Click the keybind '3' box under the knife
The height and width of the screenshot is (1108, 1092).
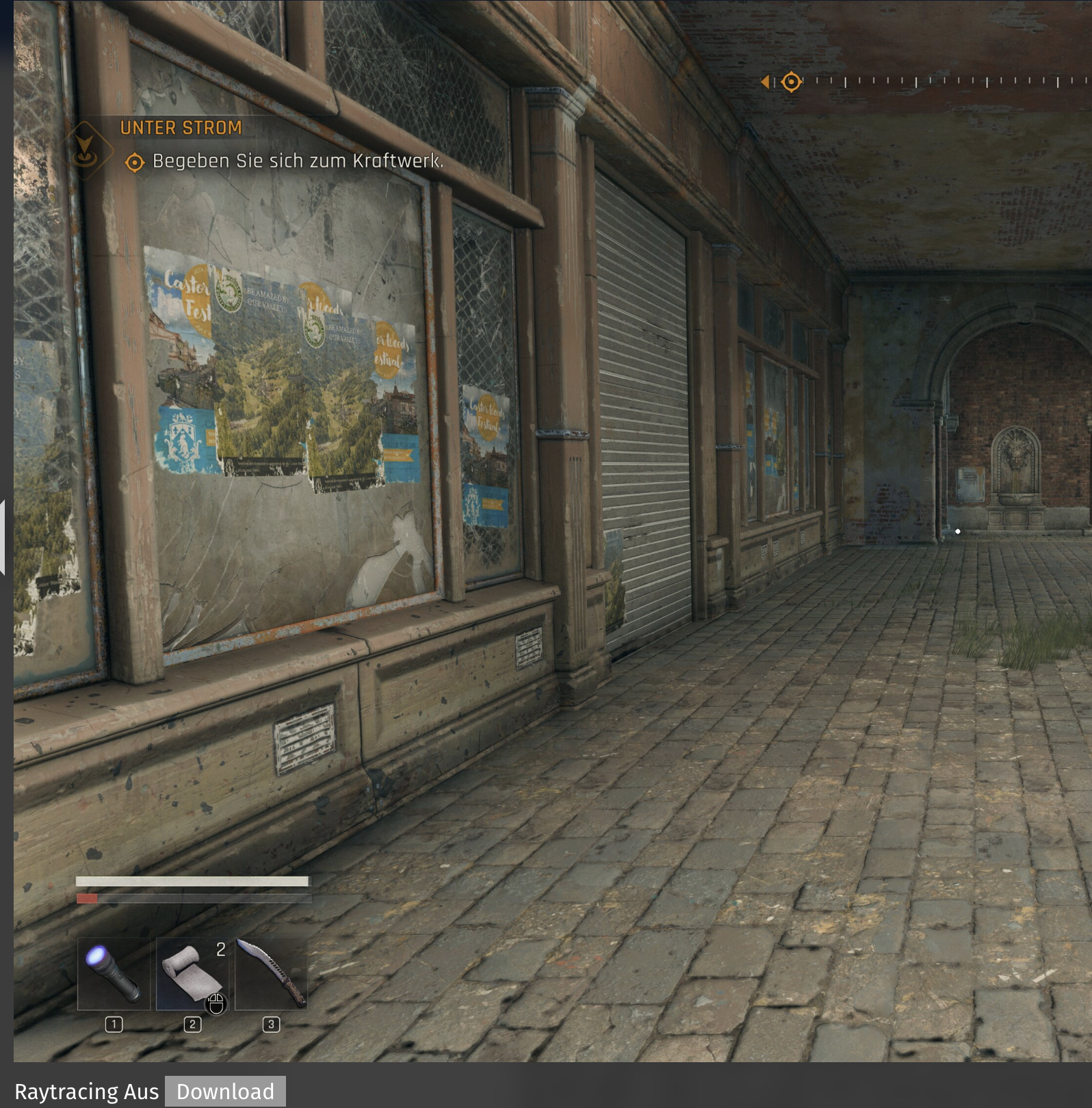click(x=272, y=1024)
